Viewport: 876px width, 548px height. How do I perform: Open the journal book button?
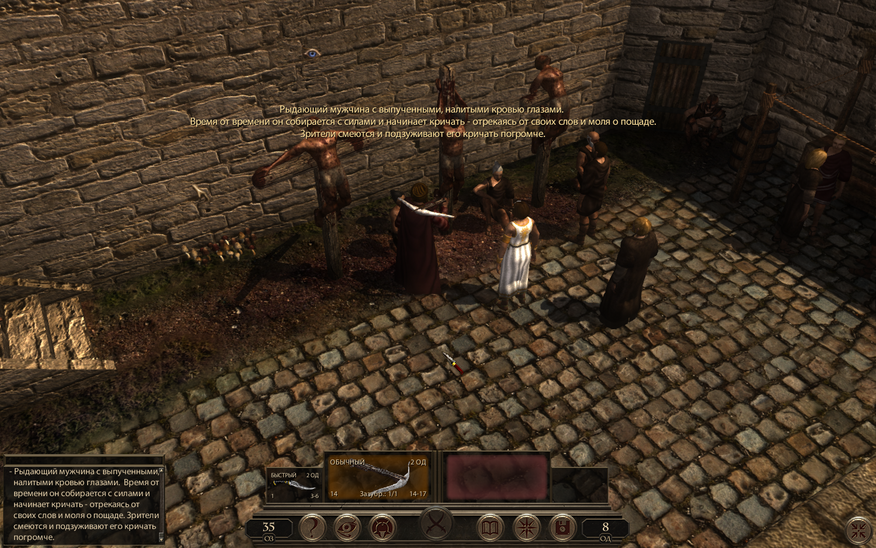[x=490, y=526]
